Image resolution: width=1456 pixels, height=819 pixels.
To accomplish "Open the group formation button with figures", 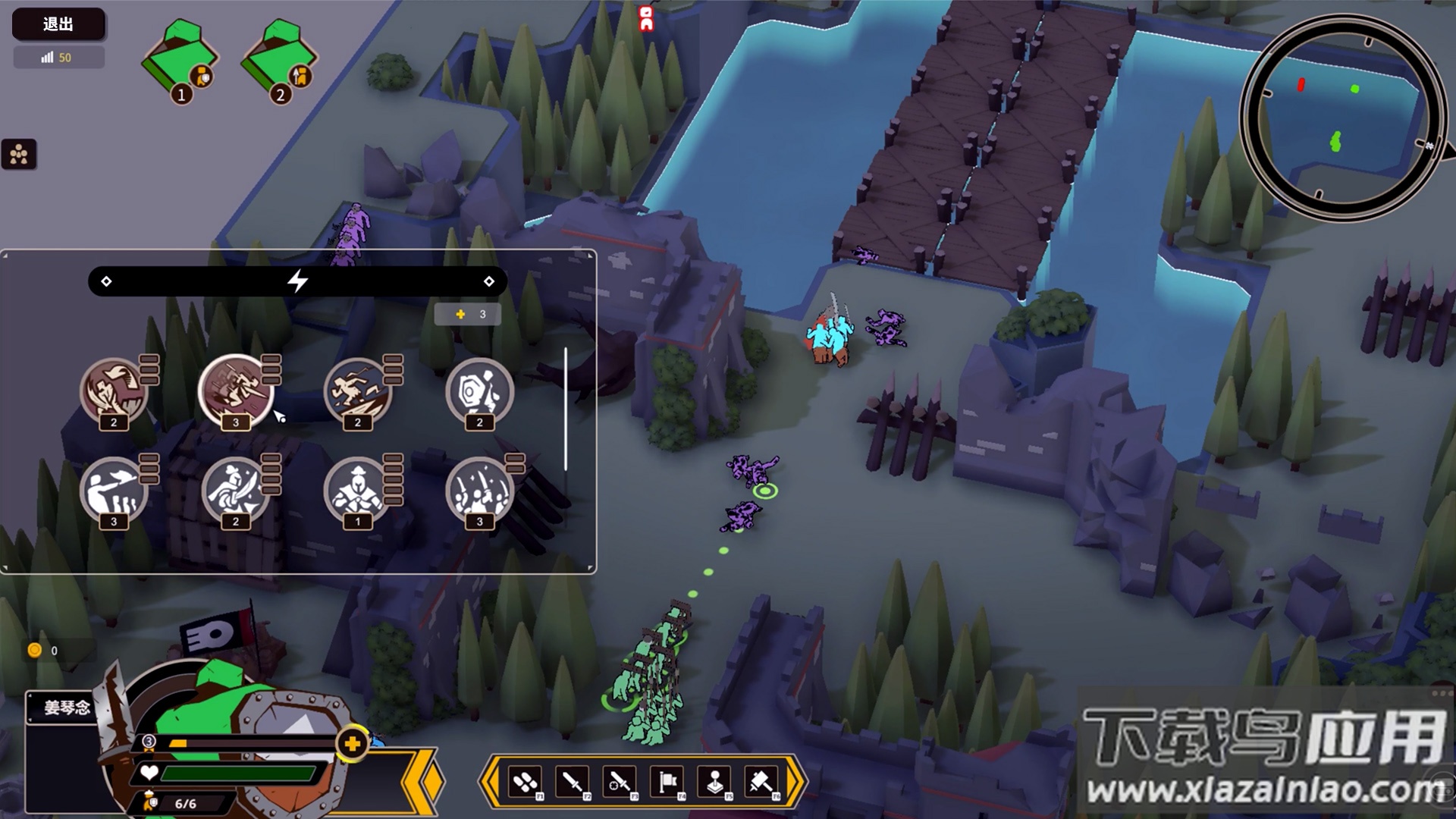I will tap(19, 155).
